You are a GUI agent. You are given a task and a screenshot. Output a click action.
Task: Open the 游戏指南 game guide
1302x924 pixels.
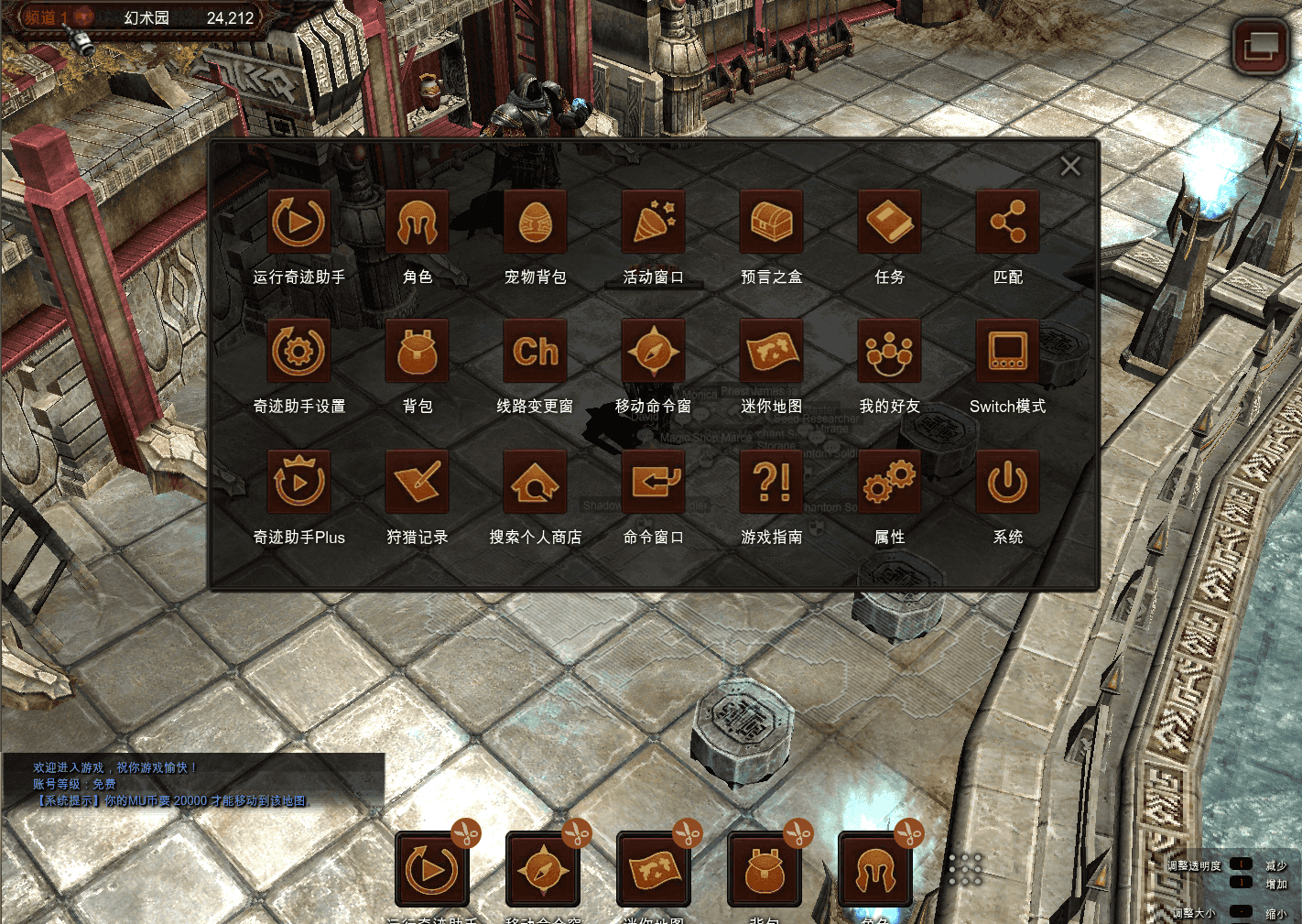tap(771, 482)
